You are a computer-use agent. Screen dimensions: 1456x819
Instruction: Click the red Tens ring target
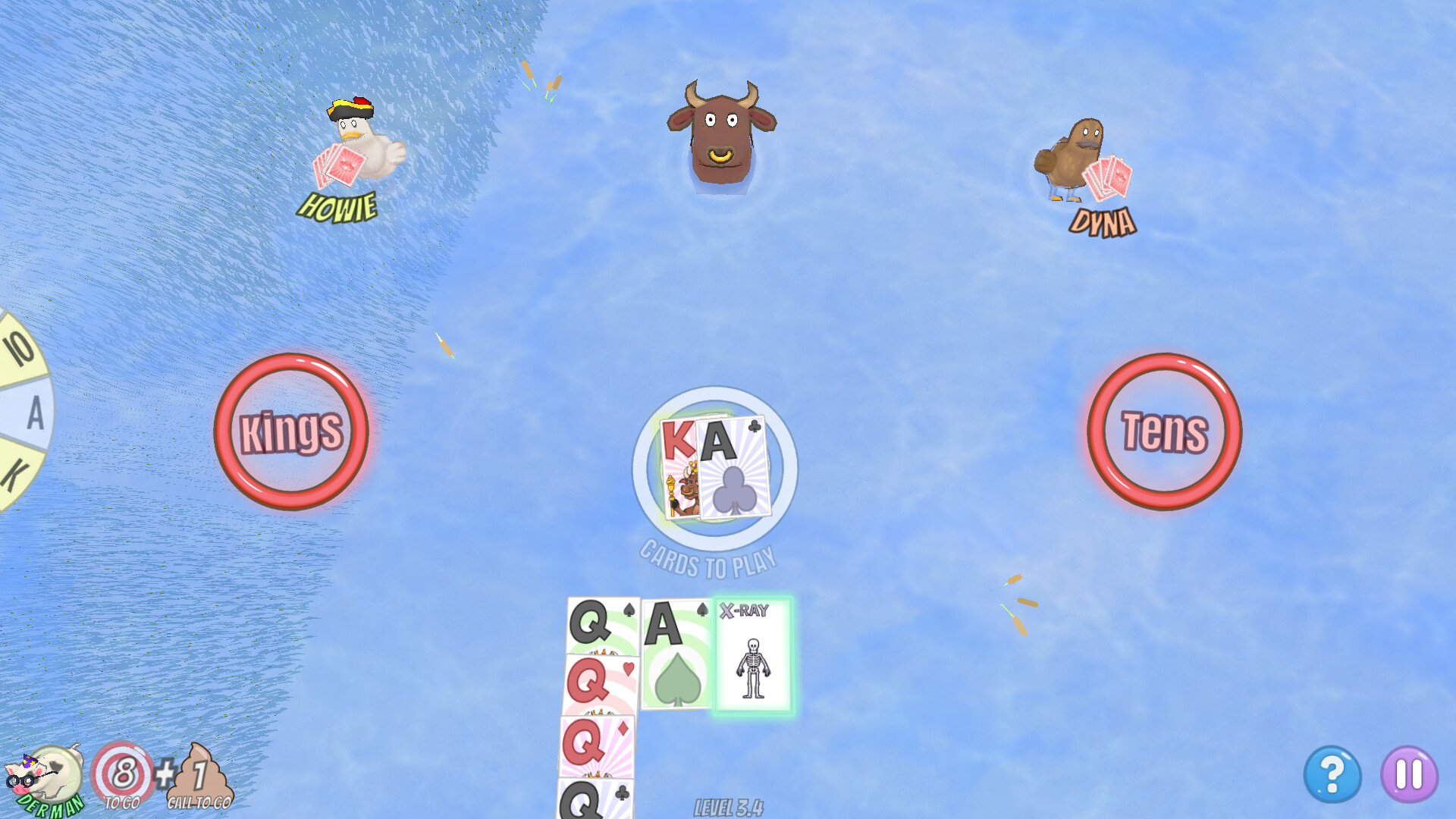coord(1166,434)
